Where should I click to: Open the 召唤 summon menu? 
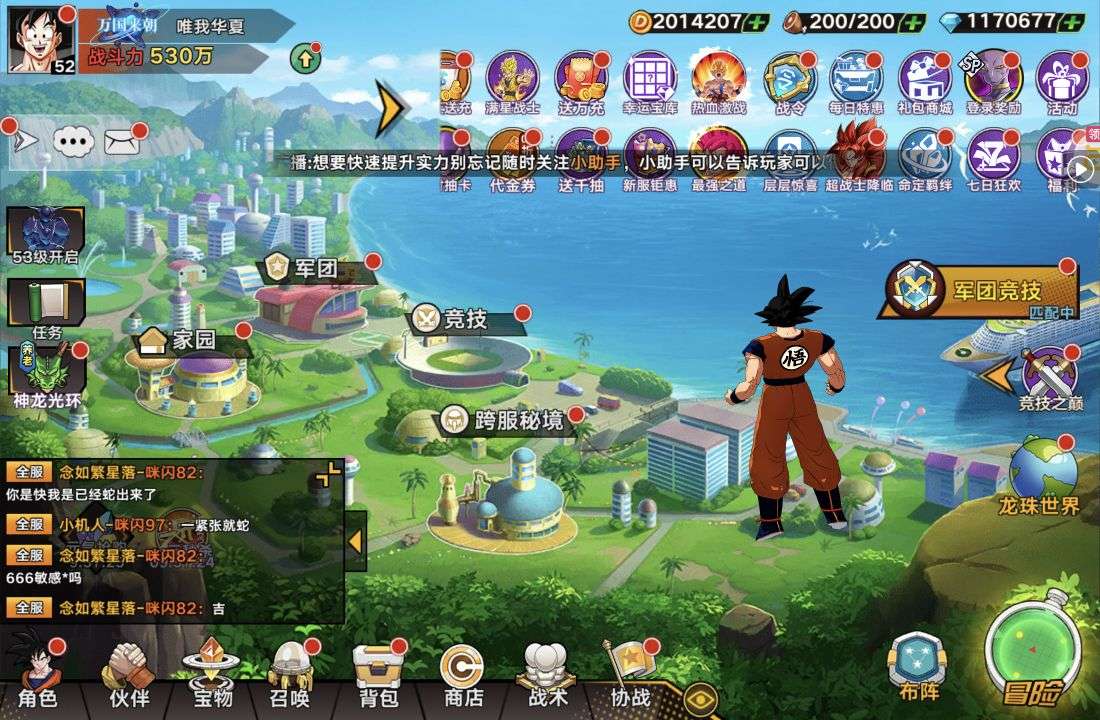click(x=290, y=672)
